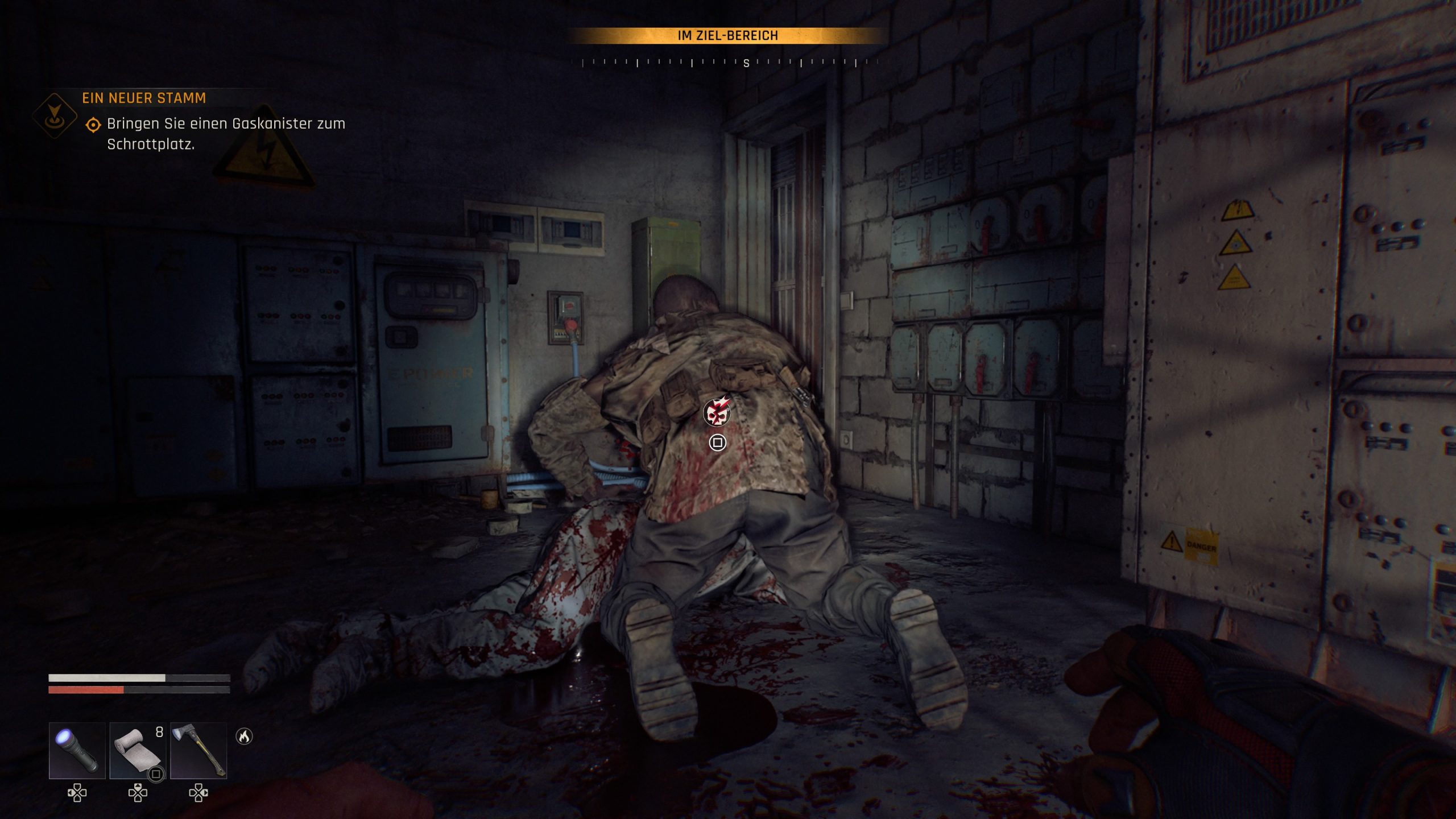Select the flashlight slot
Screen dimensions: 1456x819
click(77, 750)
